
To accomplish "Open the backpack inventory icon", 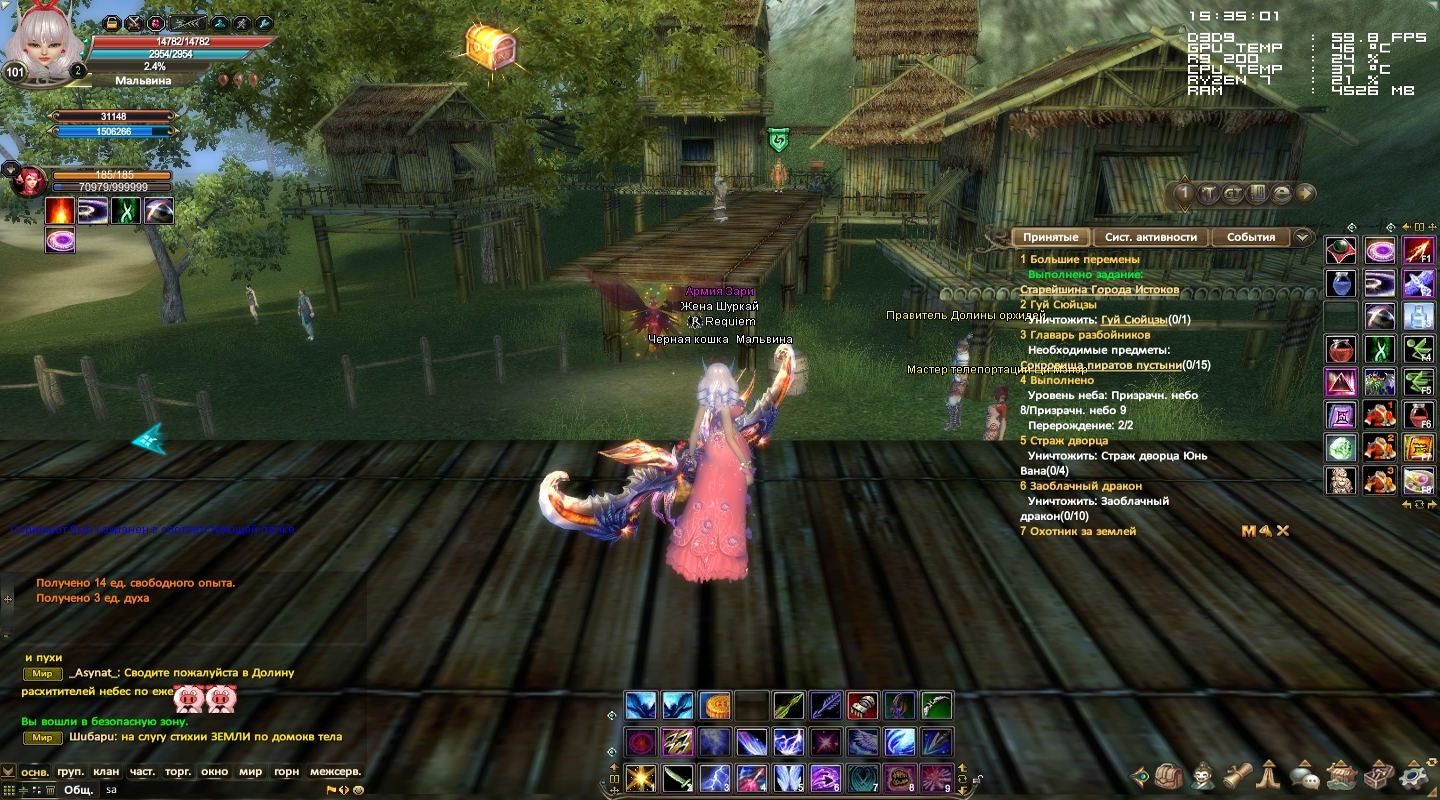I will pos(1169,777).
